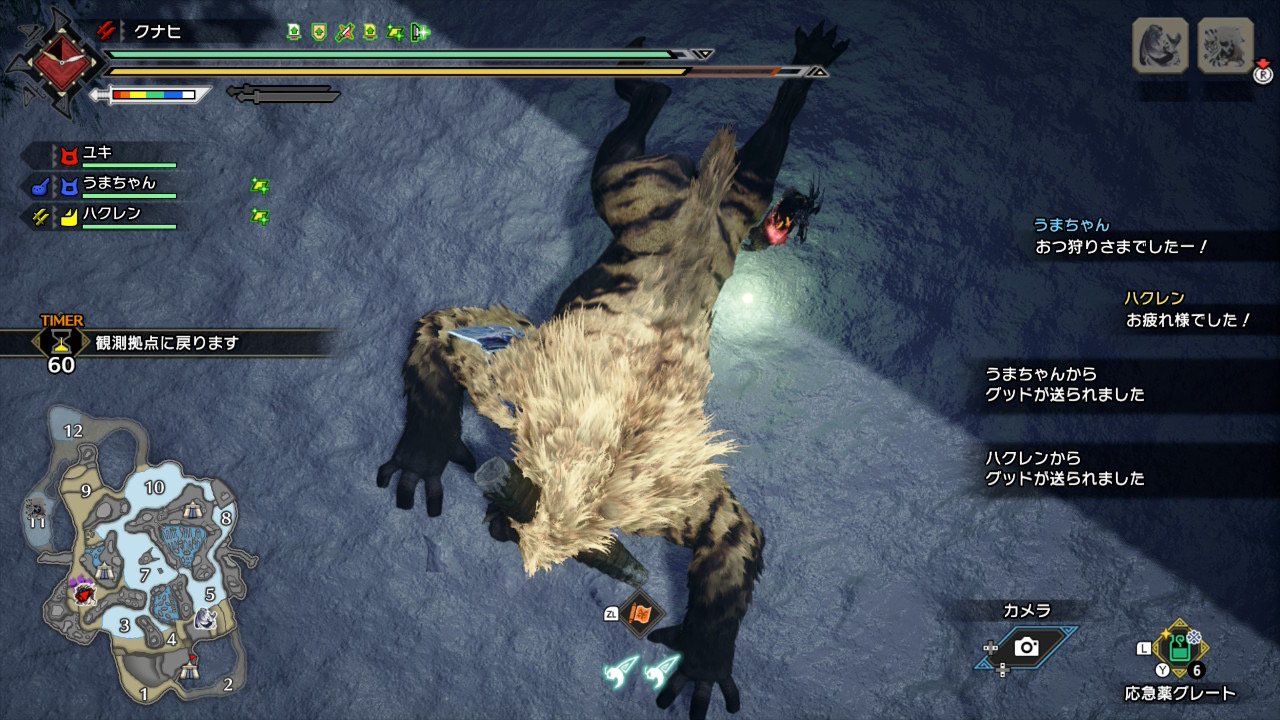1280x720 pixels.
Task: Click the shield defense buff icon
Action: point(319,33)
